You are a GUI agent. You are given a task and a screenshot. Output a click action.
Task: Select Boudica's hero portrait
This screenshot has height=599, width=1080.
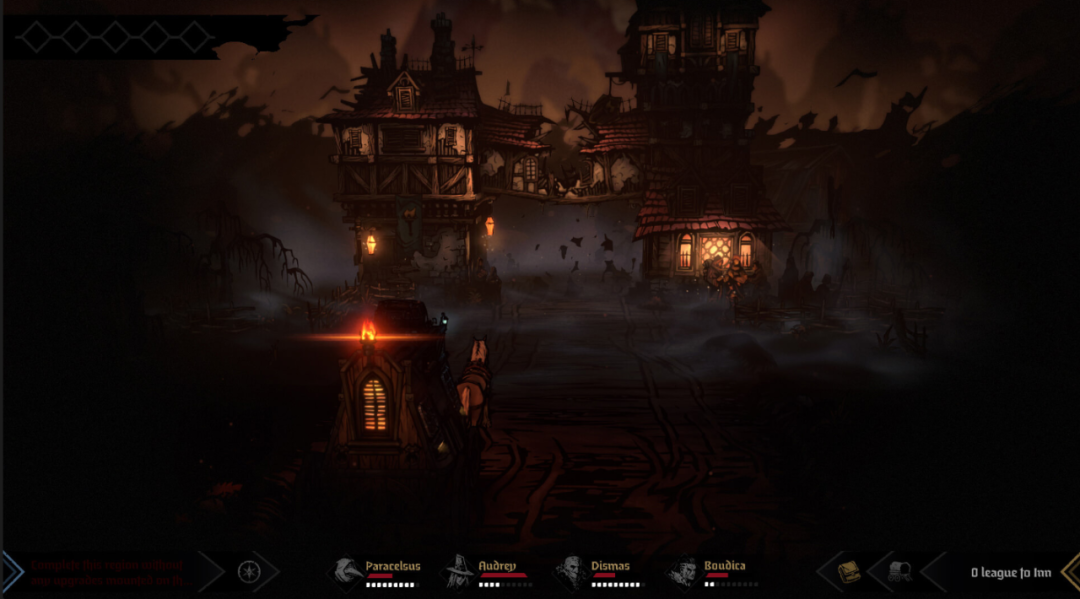682,572
